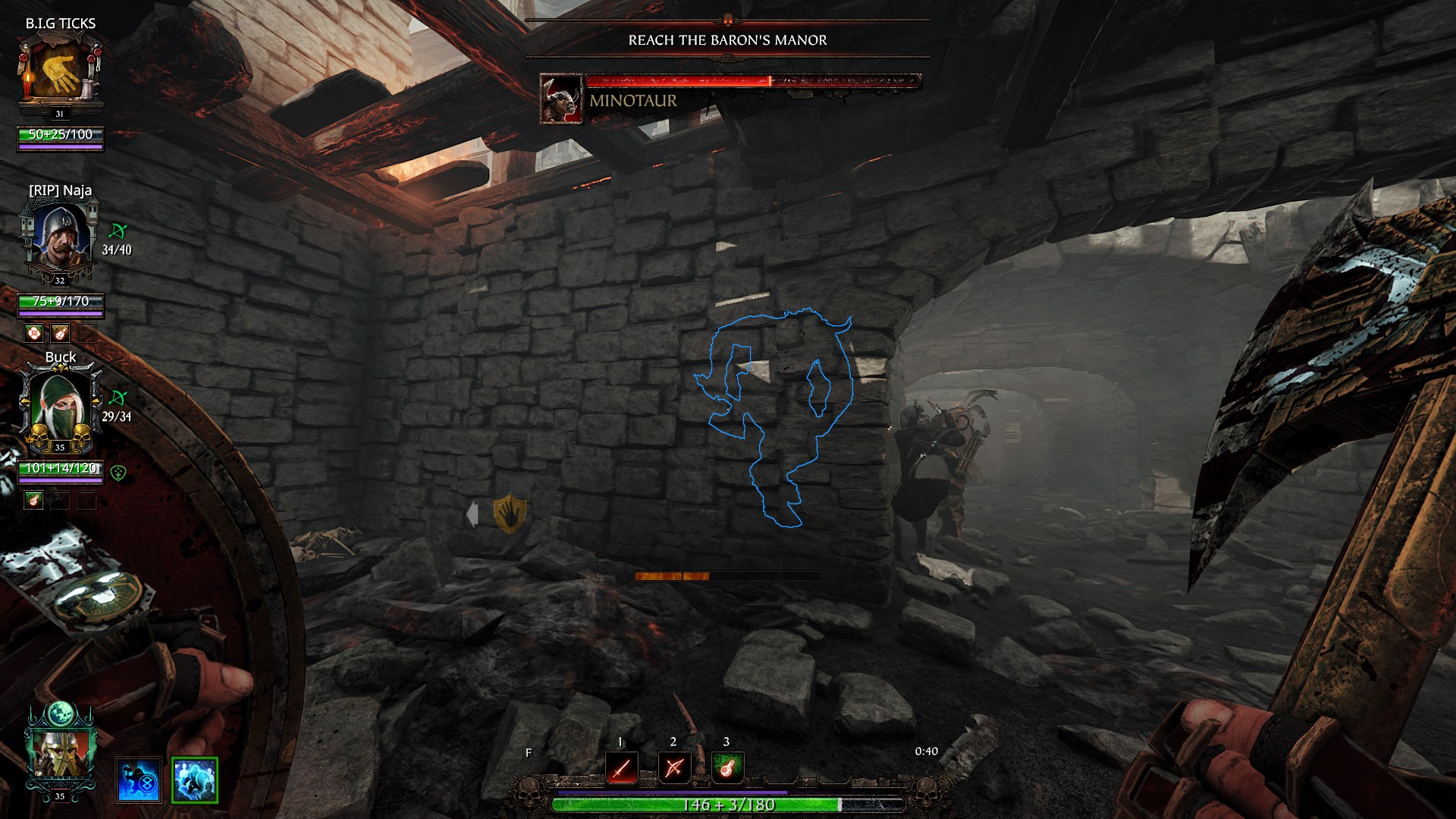Switch to the ranged bow weapon slot
Image resolution: width=1456 pixels, height=819 pixels.
click(x=673, y=767)
